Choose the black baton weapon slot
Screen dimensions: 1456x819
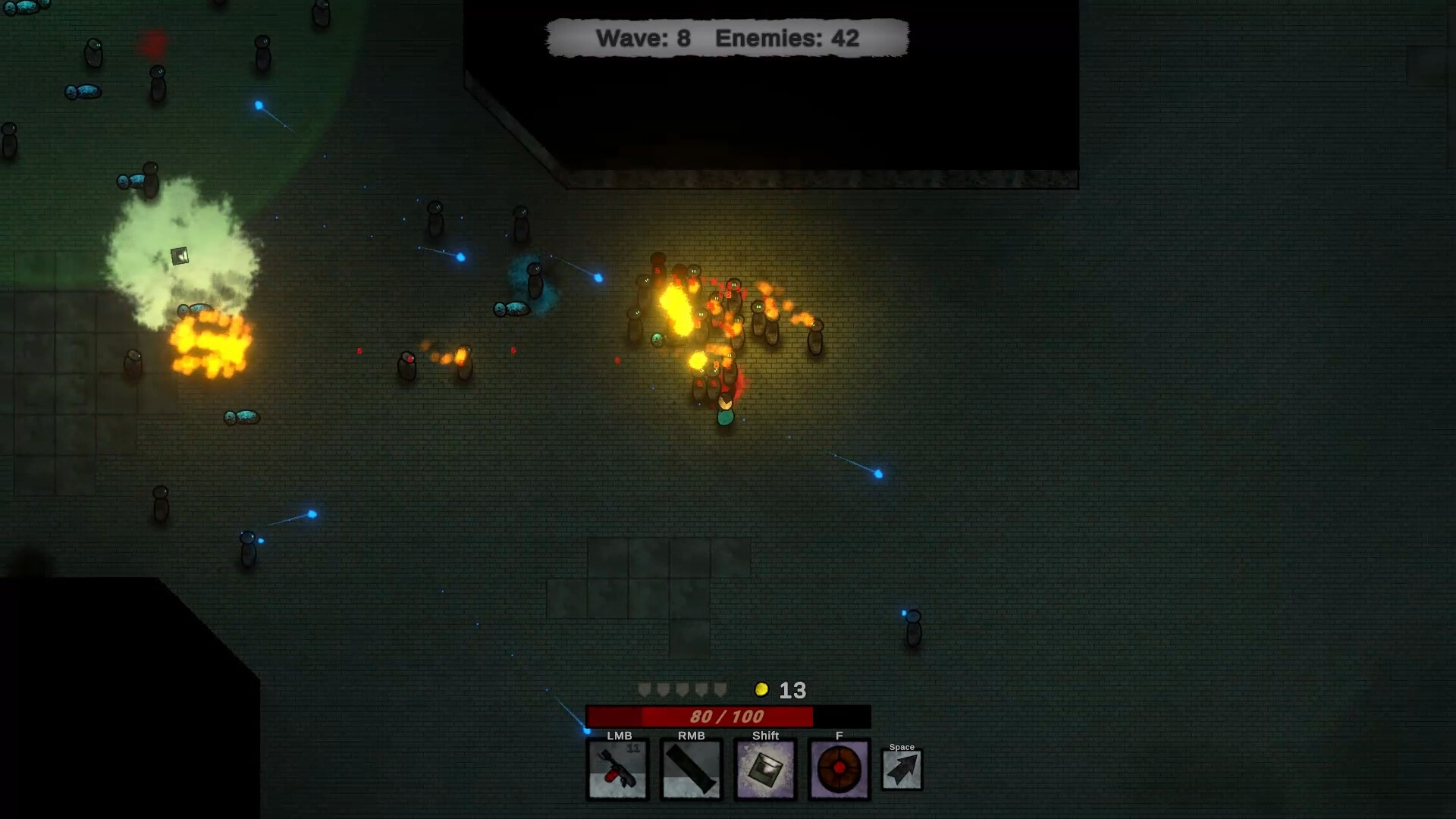click(x=691, y=769)
